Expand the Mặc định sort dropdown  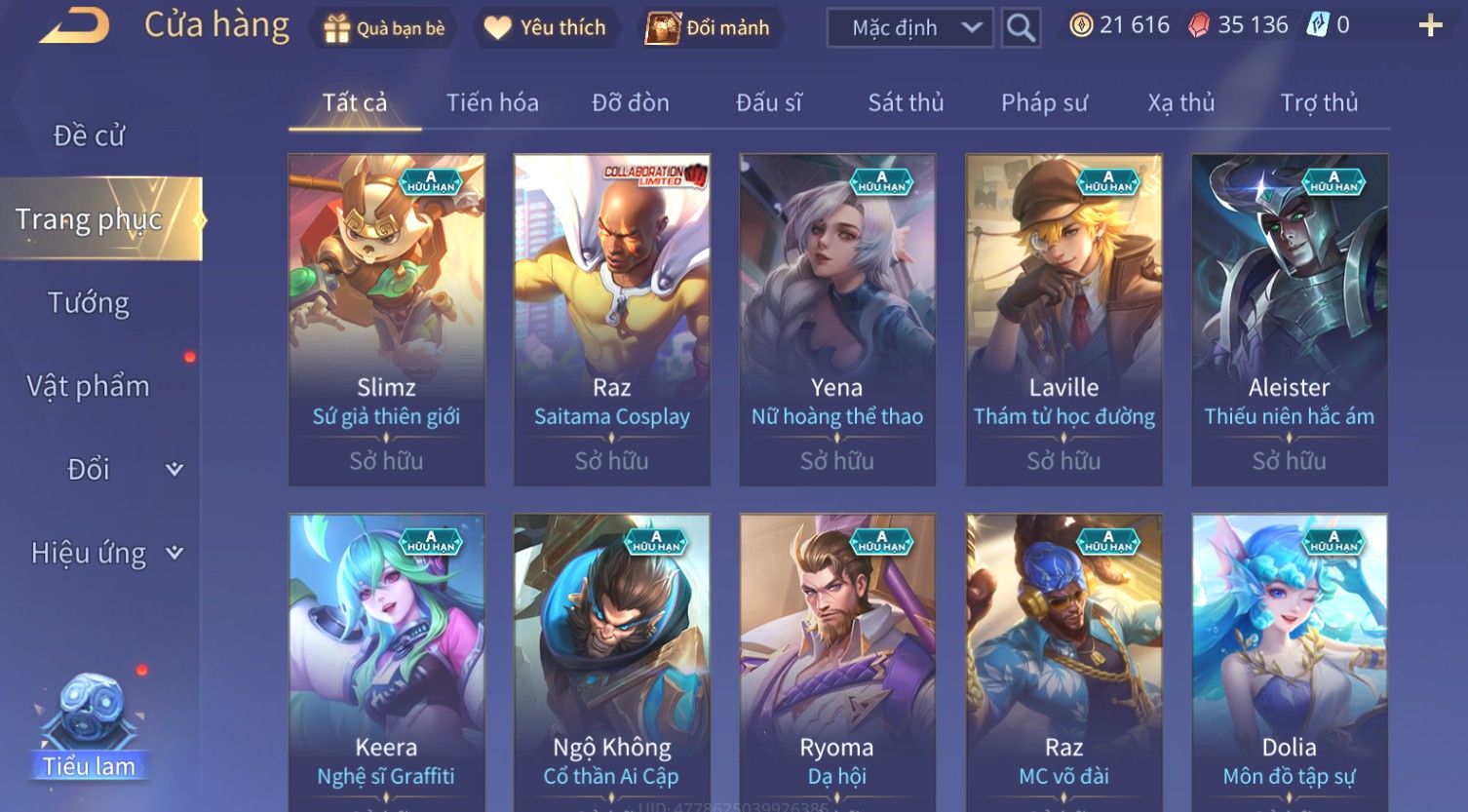[909, 28]
